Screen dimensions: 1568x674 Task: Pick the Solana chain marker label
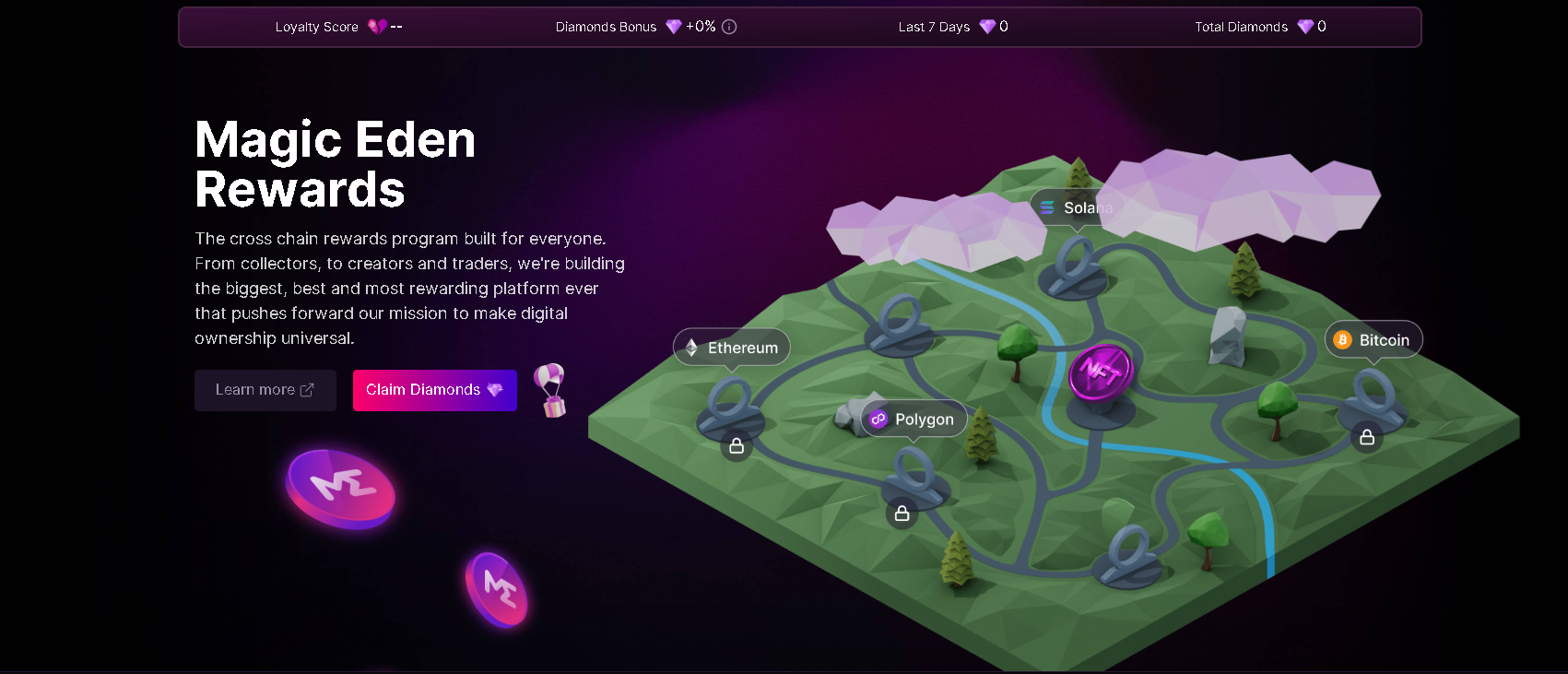pos(1077,208)
